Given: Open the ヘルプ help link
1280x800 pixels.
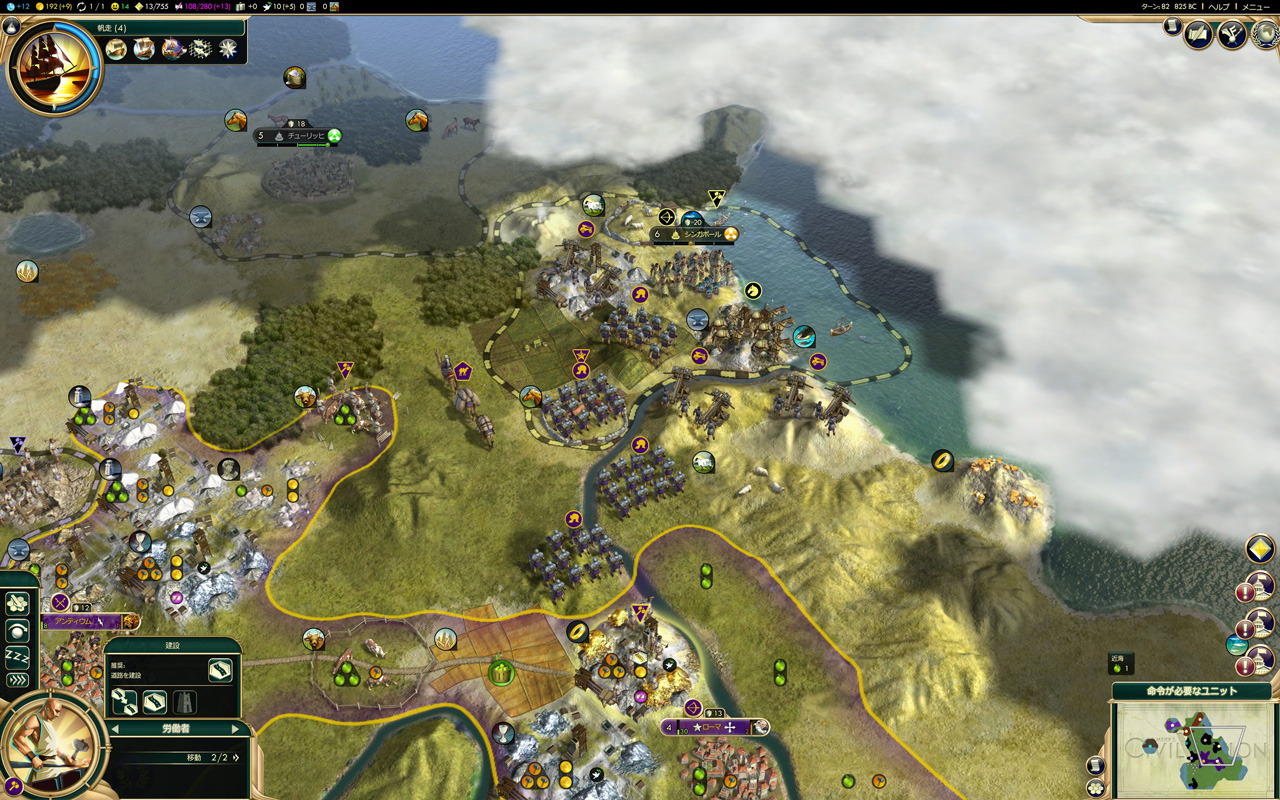Looking at the screenshot, I should click(1219, 7).
